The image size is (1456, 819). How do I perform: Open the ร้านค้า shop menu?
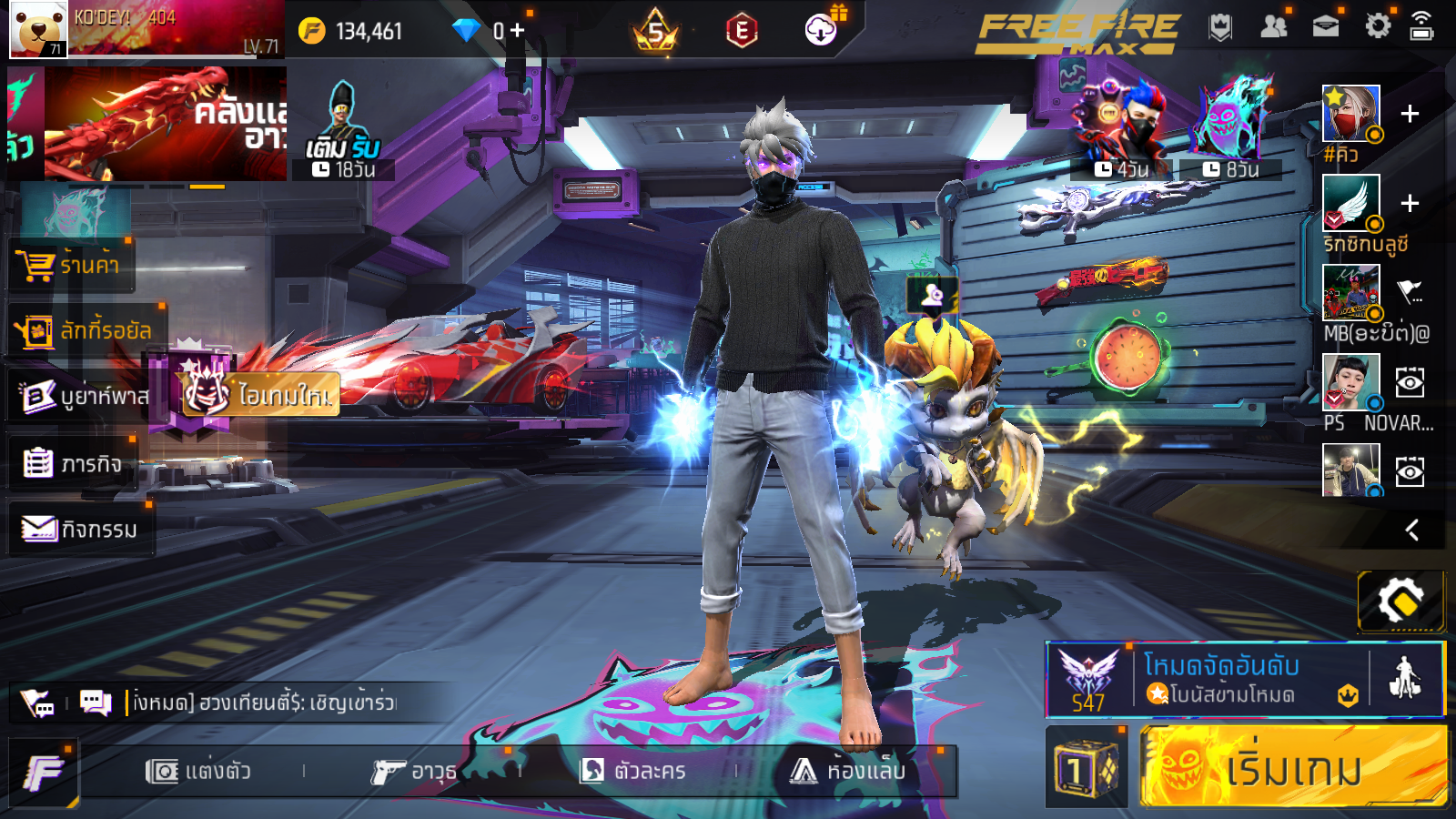(71, 265)
